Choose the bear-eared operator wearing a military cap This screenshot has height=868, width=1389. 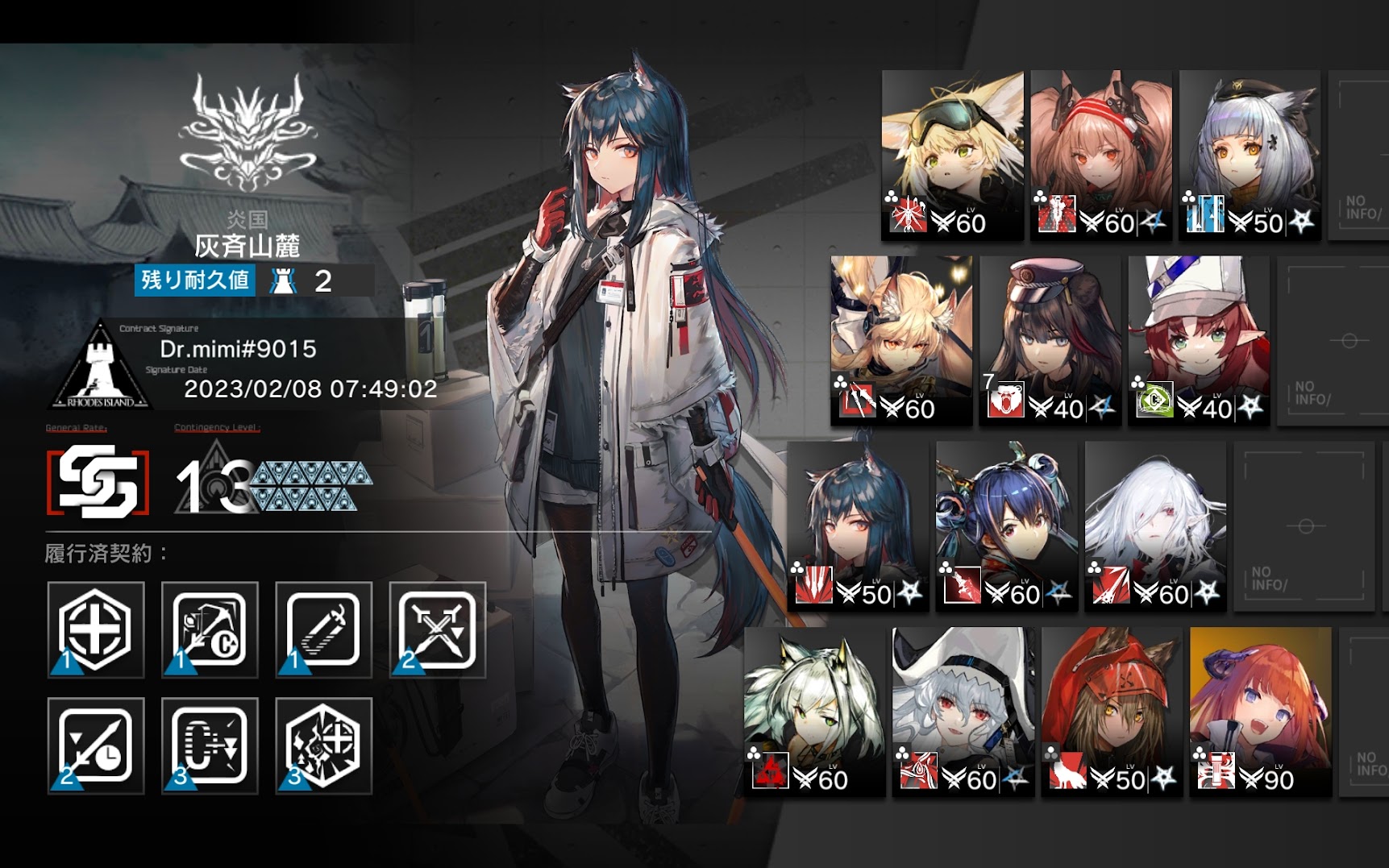coord(1050,340)
